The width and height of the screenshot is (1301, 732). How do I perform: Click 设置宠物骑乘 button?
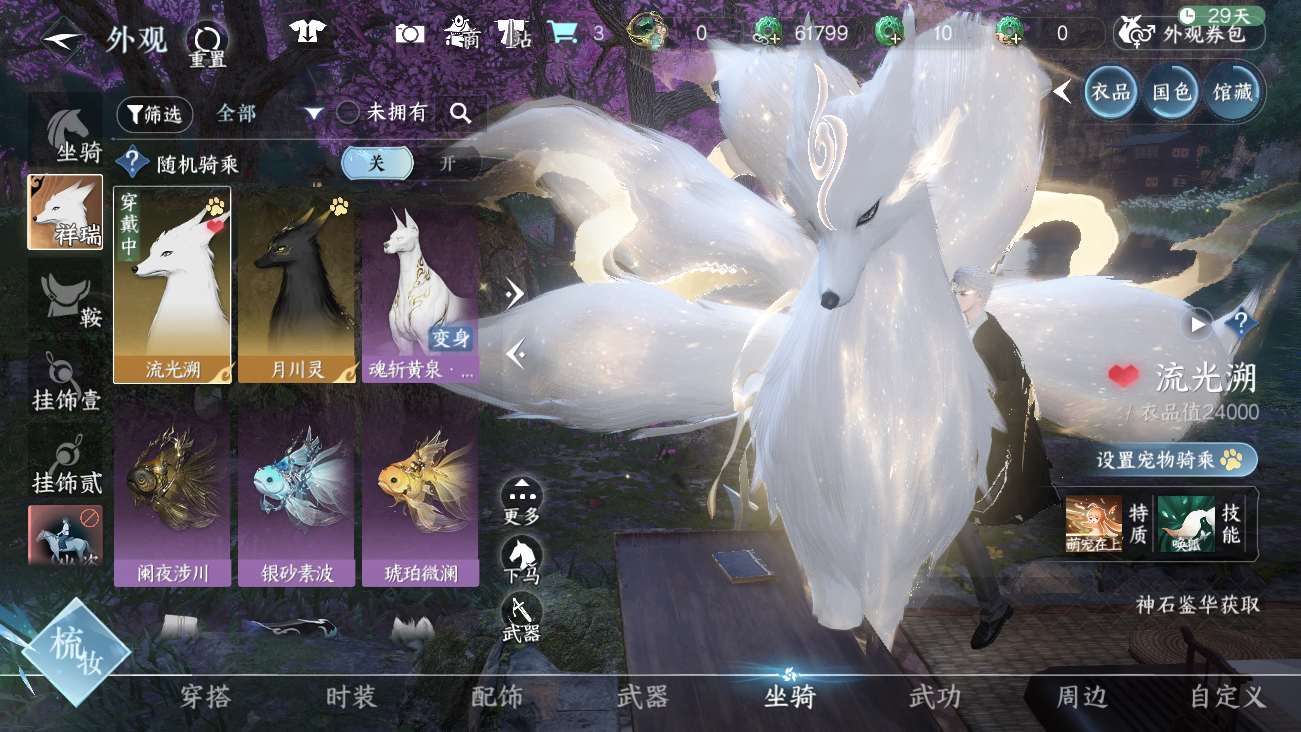point(1176,459)
